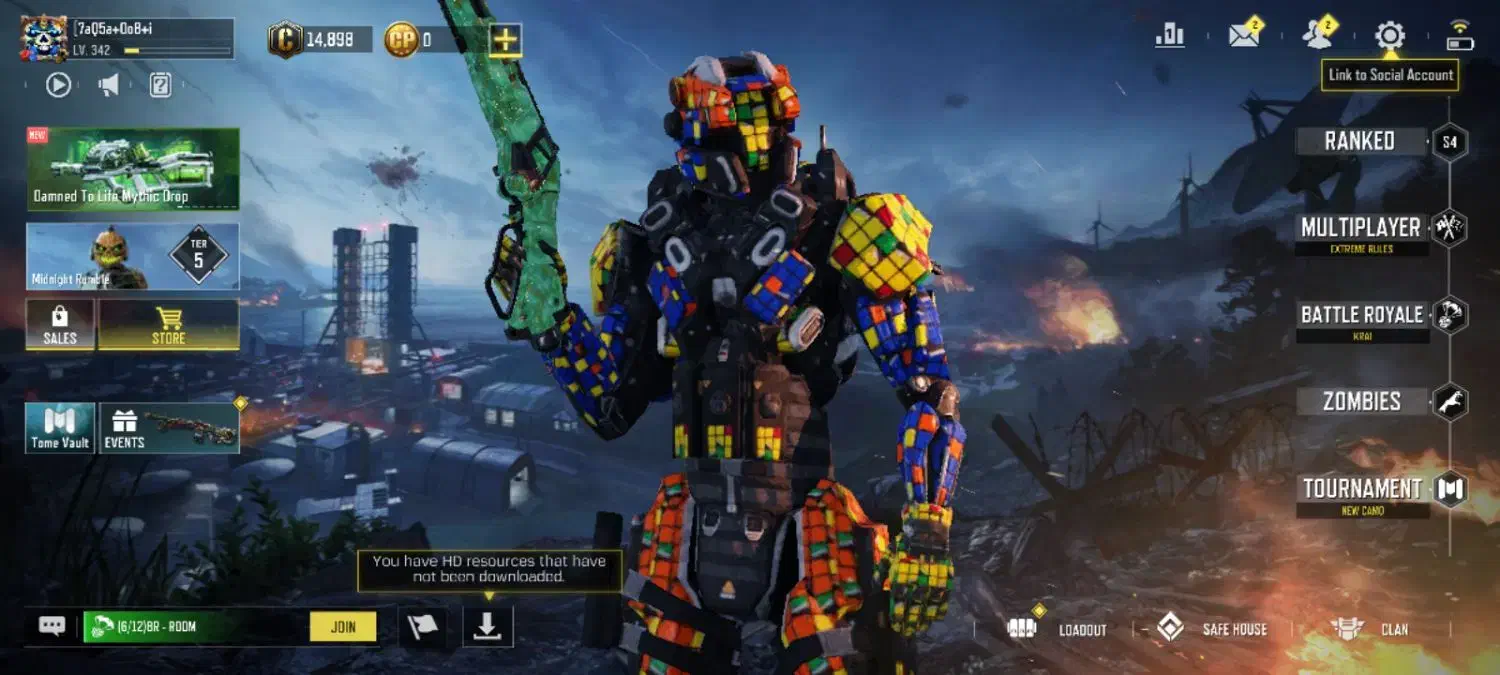Go to the Clan page
The image size is (1500, 675).
click(1371, 629)
